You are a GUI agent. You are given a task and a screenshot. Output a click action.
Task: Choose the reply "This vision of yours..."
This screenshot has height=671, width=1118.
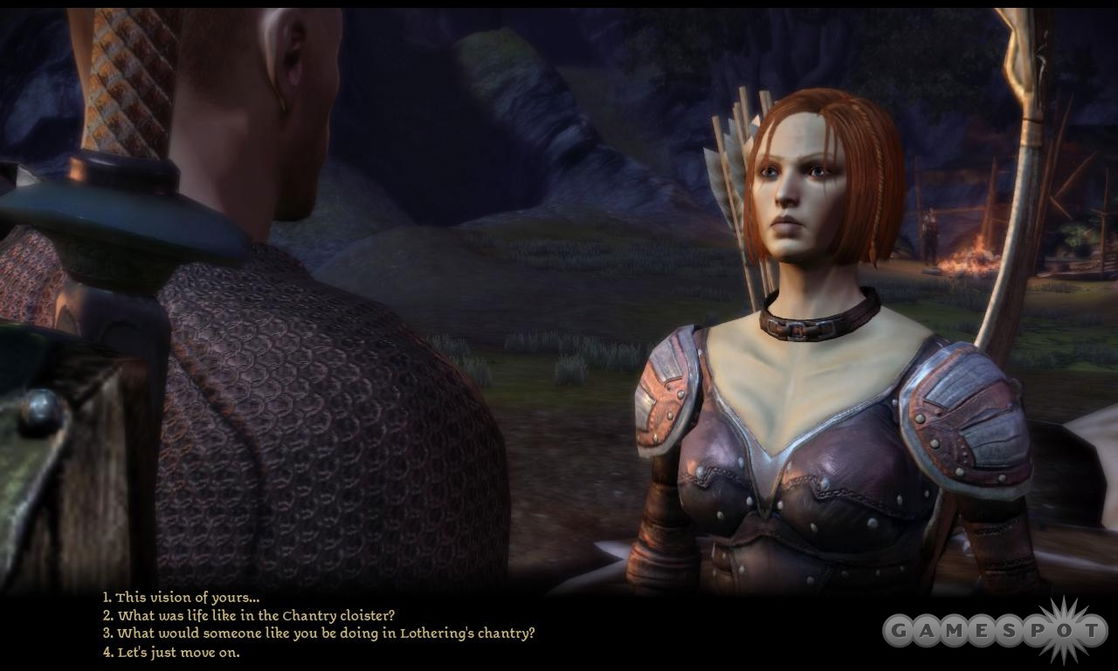pyautogui.click(x=180, y=598)
